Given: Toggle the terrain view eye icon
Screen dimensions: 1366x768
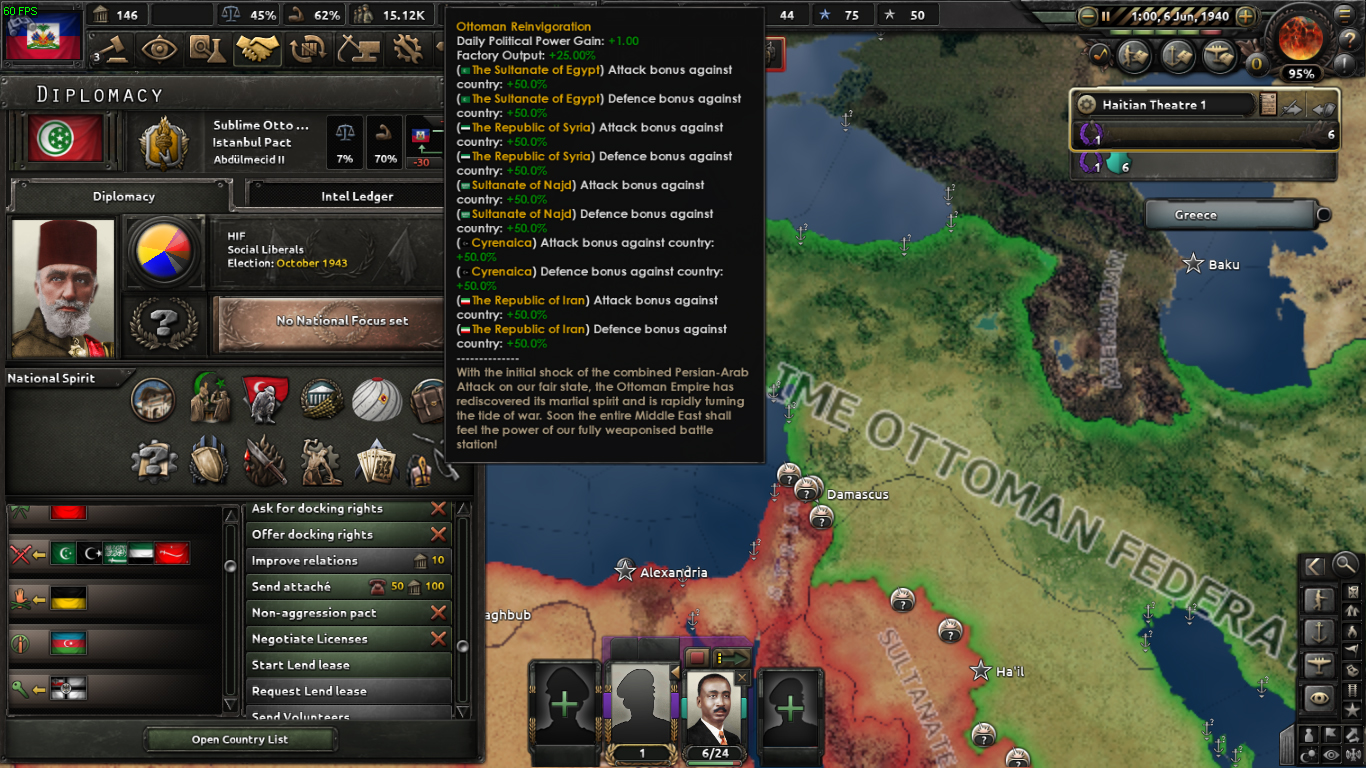Looking at the screenshot, I should pos(1318,697).
